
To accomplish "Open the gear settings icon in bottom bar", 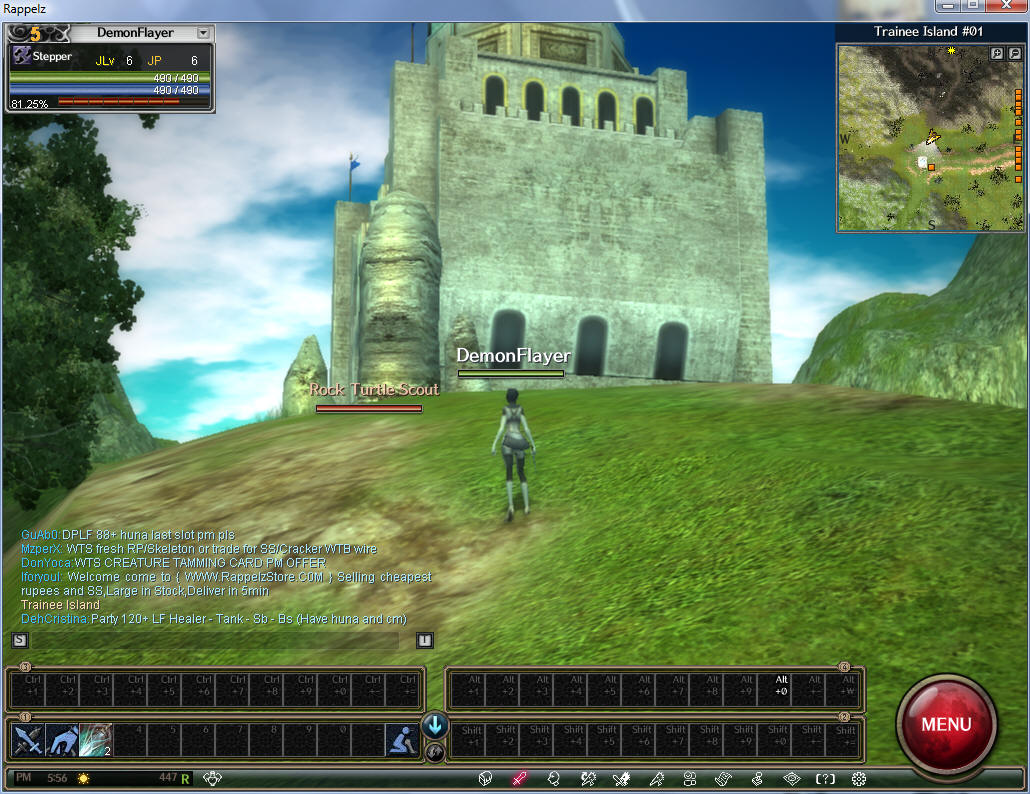I will 859,778.
